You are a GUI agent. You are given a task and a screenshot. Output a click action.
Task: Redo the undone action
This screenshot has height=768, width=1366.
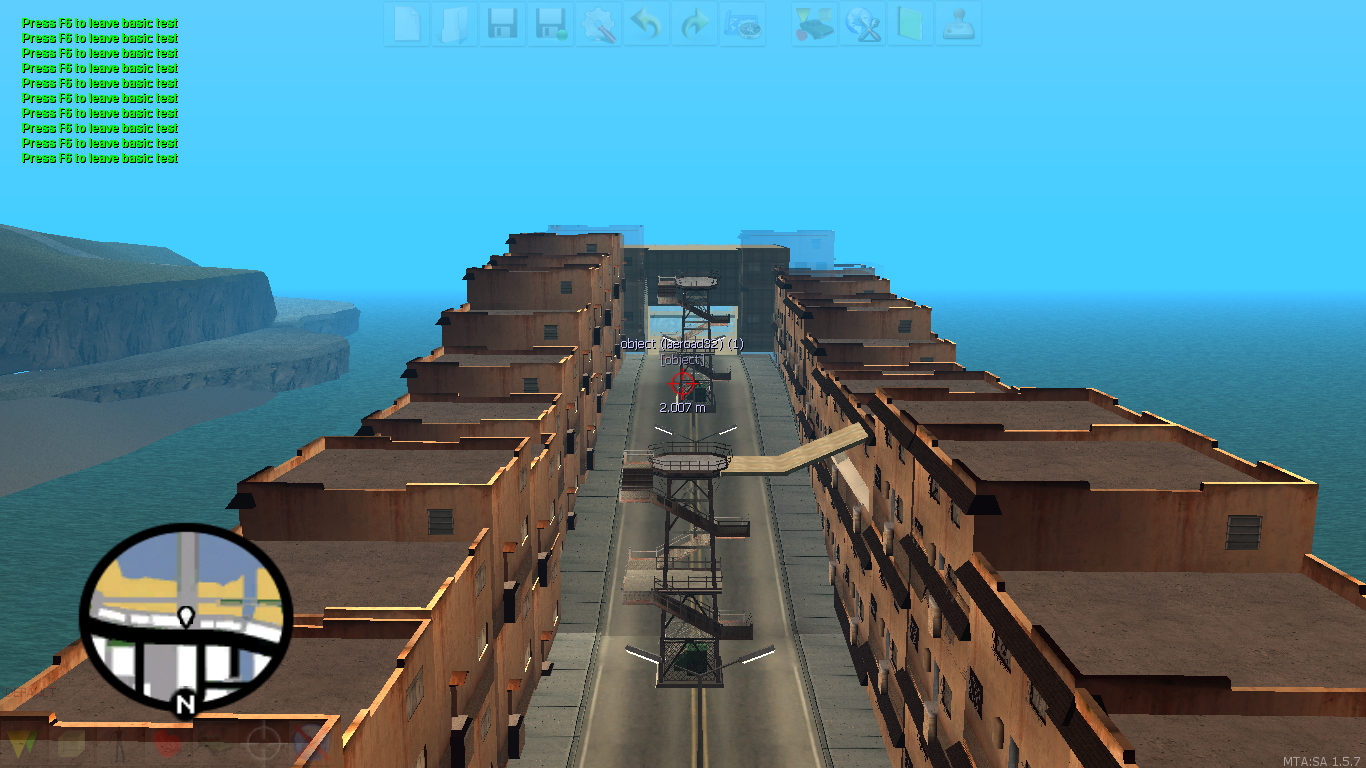pyautogui.click(x=694, y=25)
